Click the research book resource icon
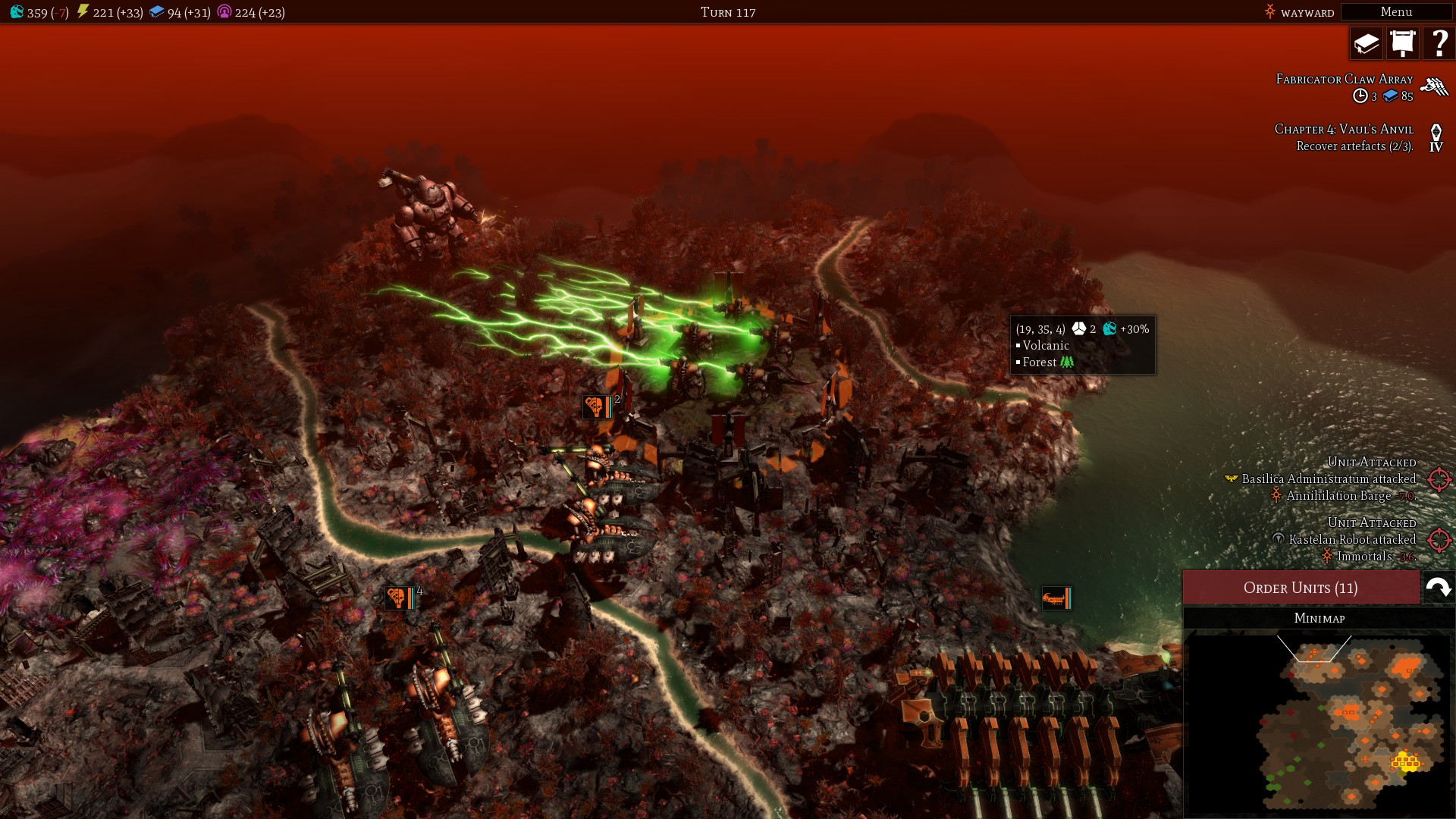This screenshot has width=1456, height=819. click(x=157, y=12)
